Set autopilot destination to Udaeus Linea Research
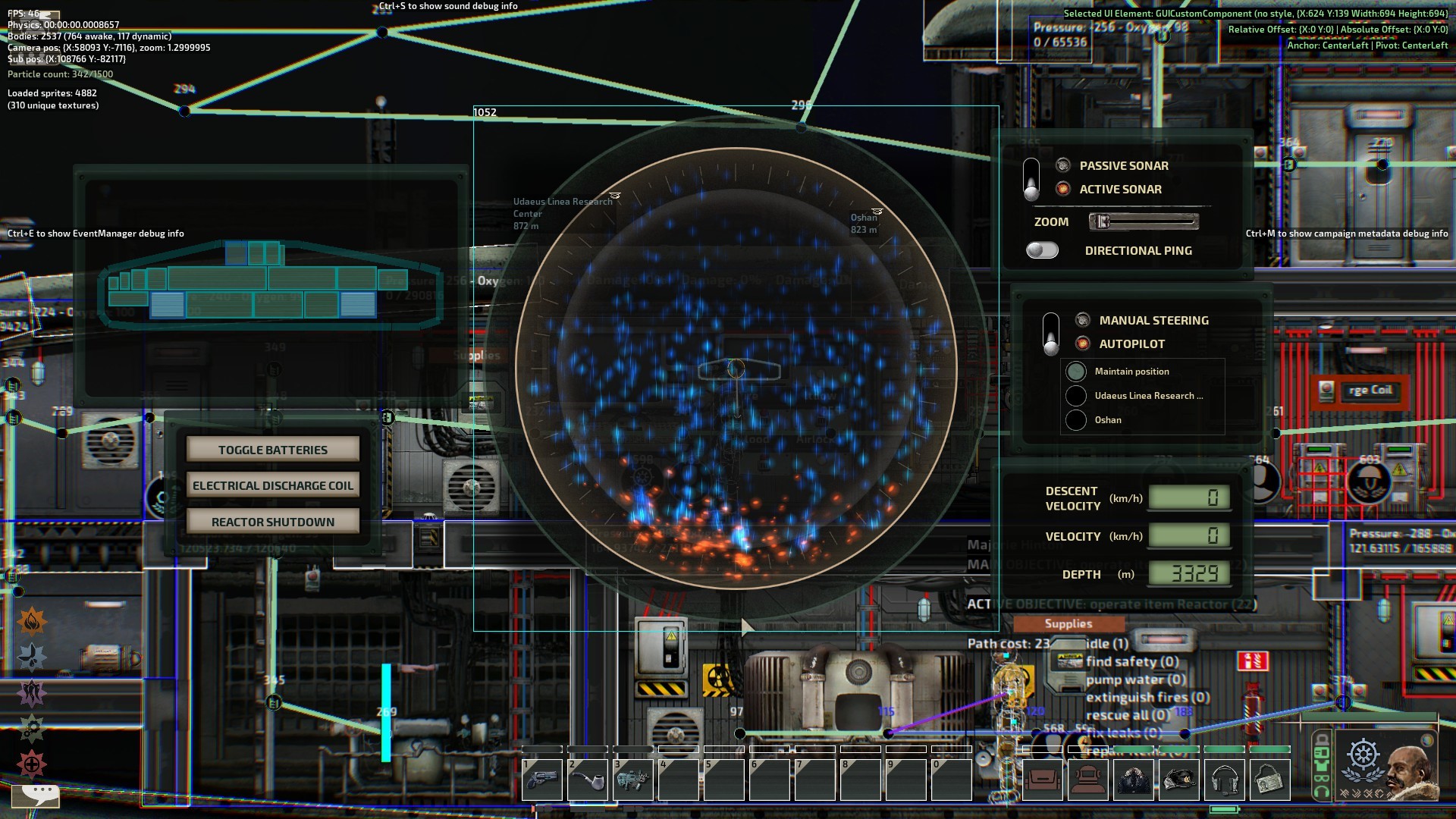The height and width of the screenshot is (819, 1456). [1076, 396]
